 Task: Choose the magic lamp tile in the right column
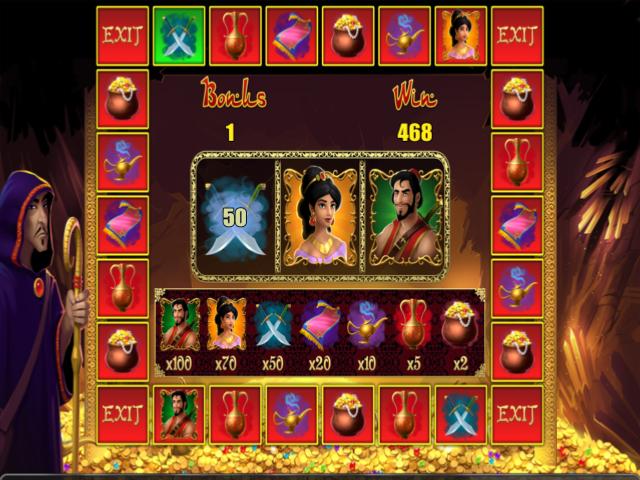(517, 287)
